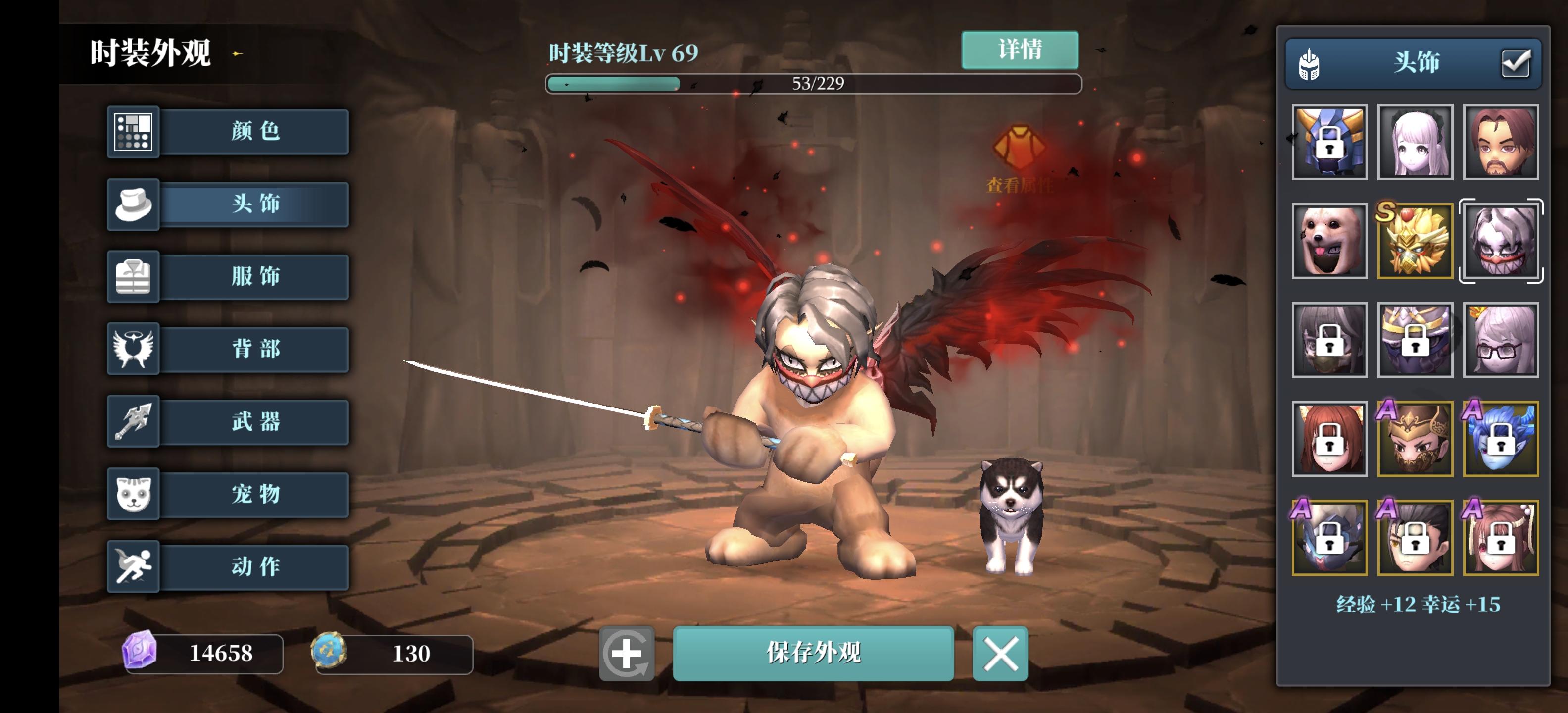Image resolution: width=1568 pixels, height=713 pixels.
Task: Select the puppy face headwear thumbnail
Action: click(x=1329, y=242)
